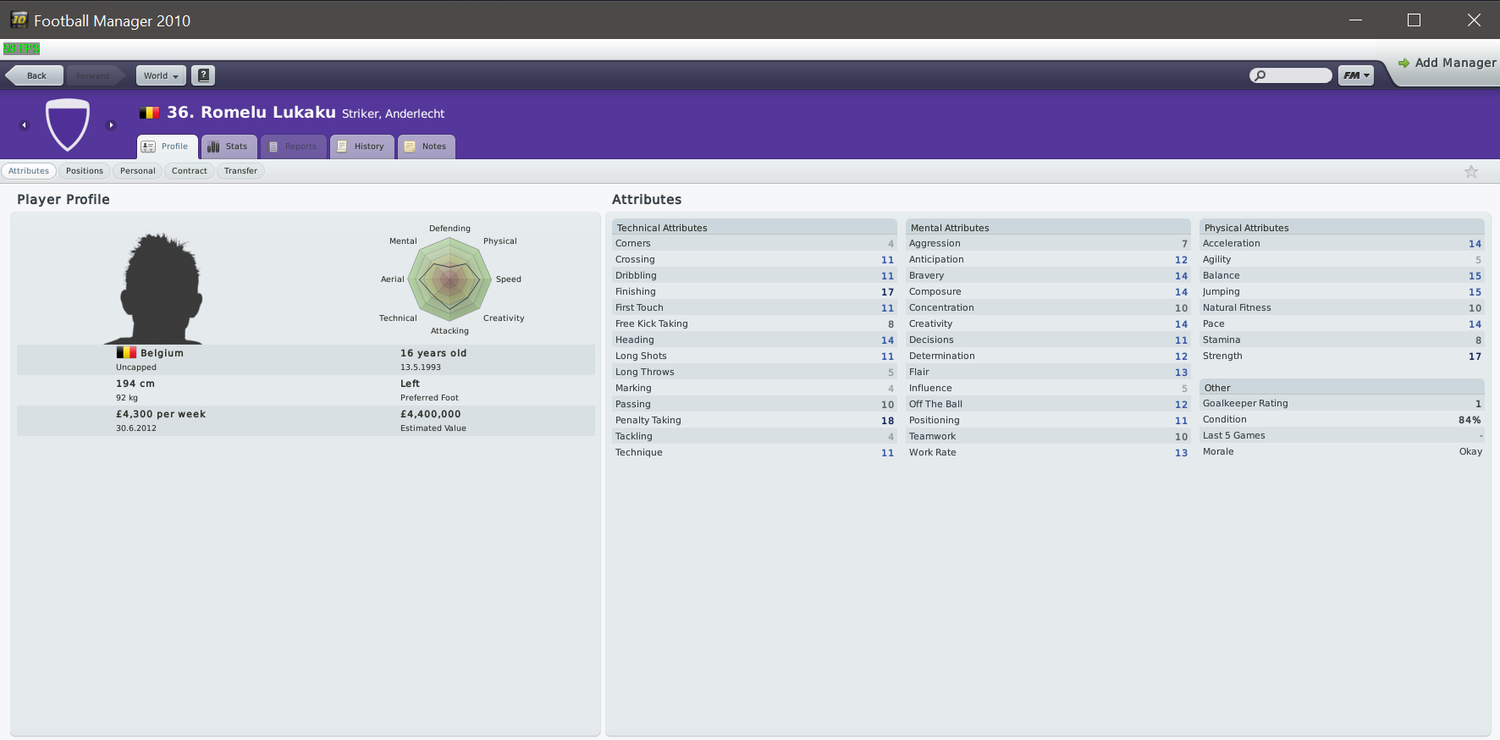Click the search input field
This screenshot has width=1500, height=740.
coord(1297,76)
